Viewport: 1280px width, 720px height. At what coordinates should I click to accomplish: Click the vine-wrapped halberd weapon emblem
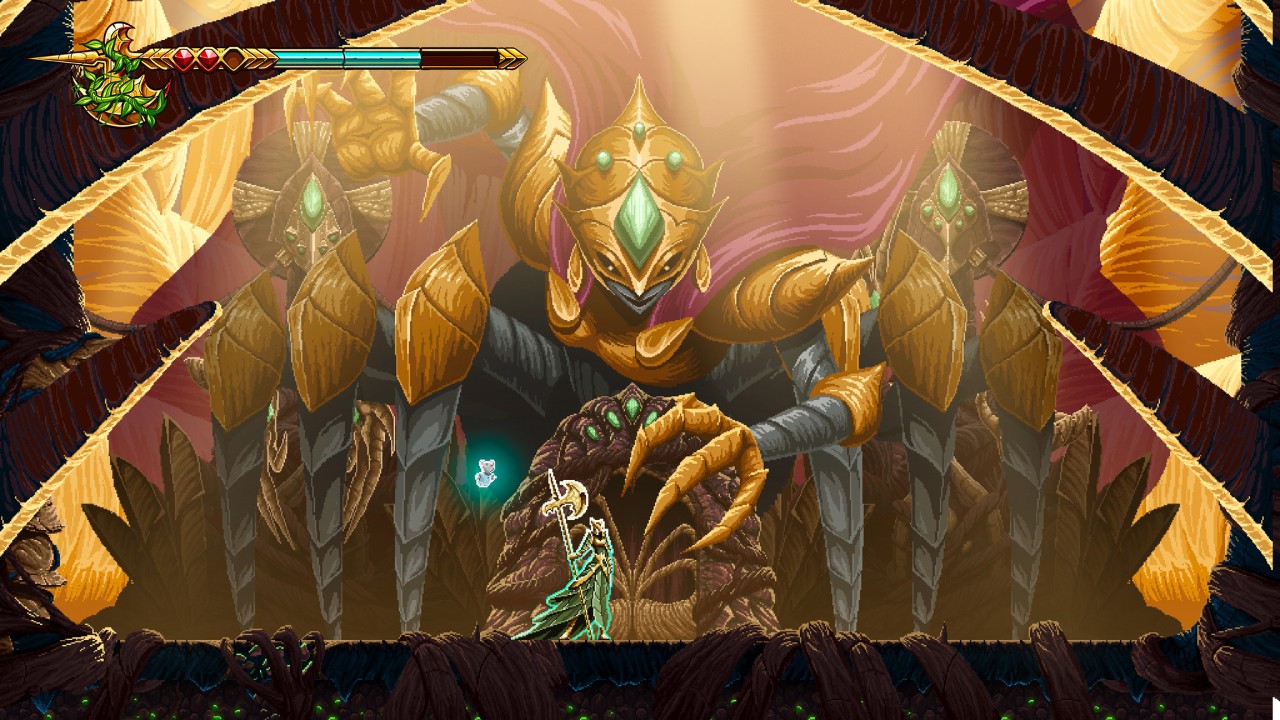coord(120,77)
